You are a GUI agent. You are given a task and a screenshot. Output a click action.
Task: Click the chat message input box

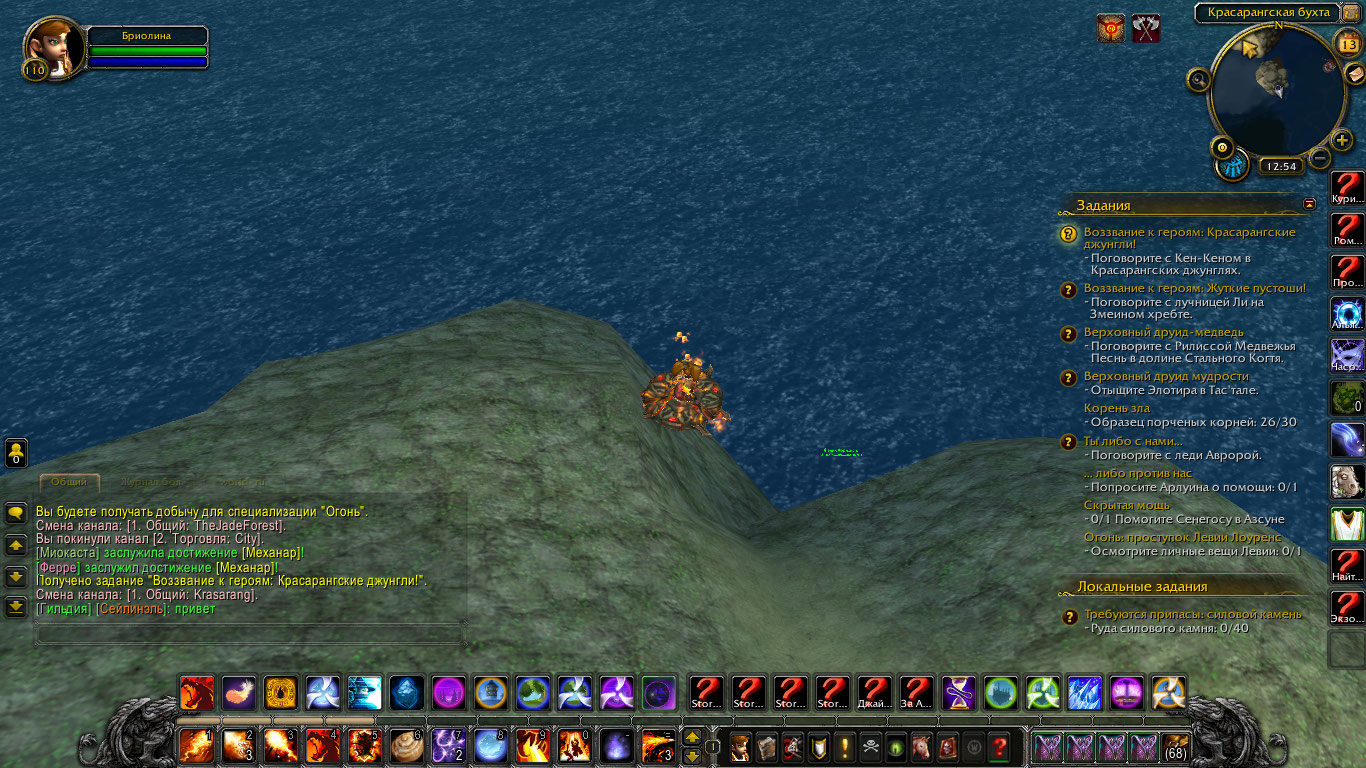pos(250,634)
